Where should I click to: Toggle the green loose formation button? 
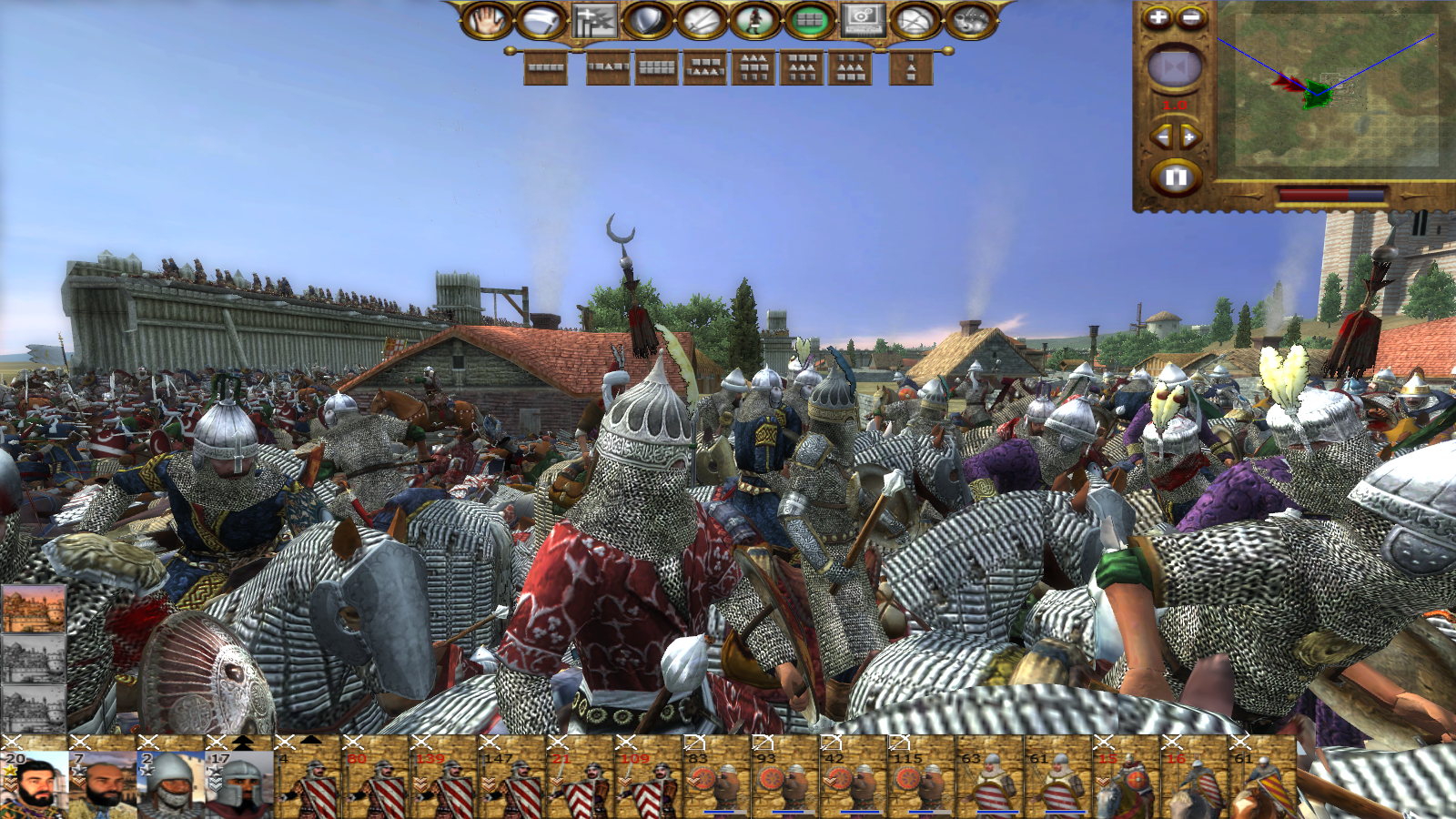pyautogui.click(x=809, y=20)
